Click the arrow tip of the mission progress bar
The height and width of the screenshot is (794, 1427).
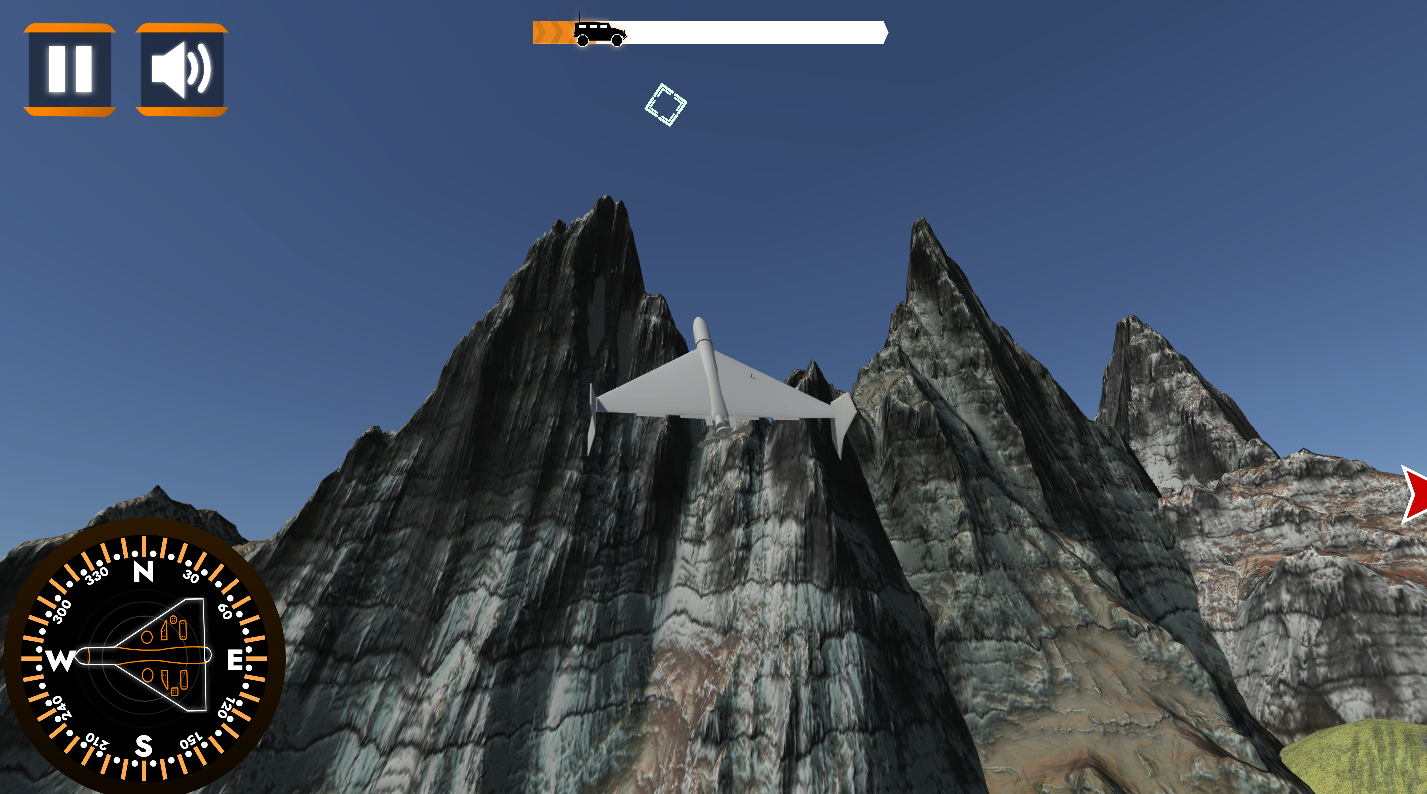coord(883,33)
